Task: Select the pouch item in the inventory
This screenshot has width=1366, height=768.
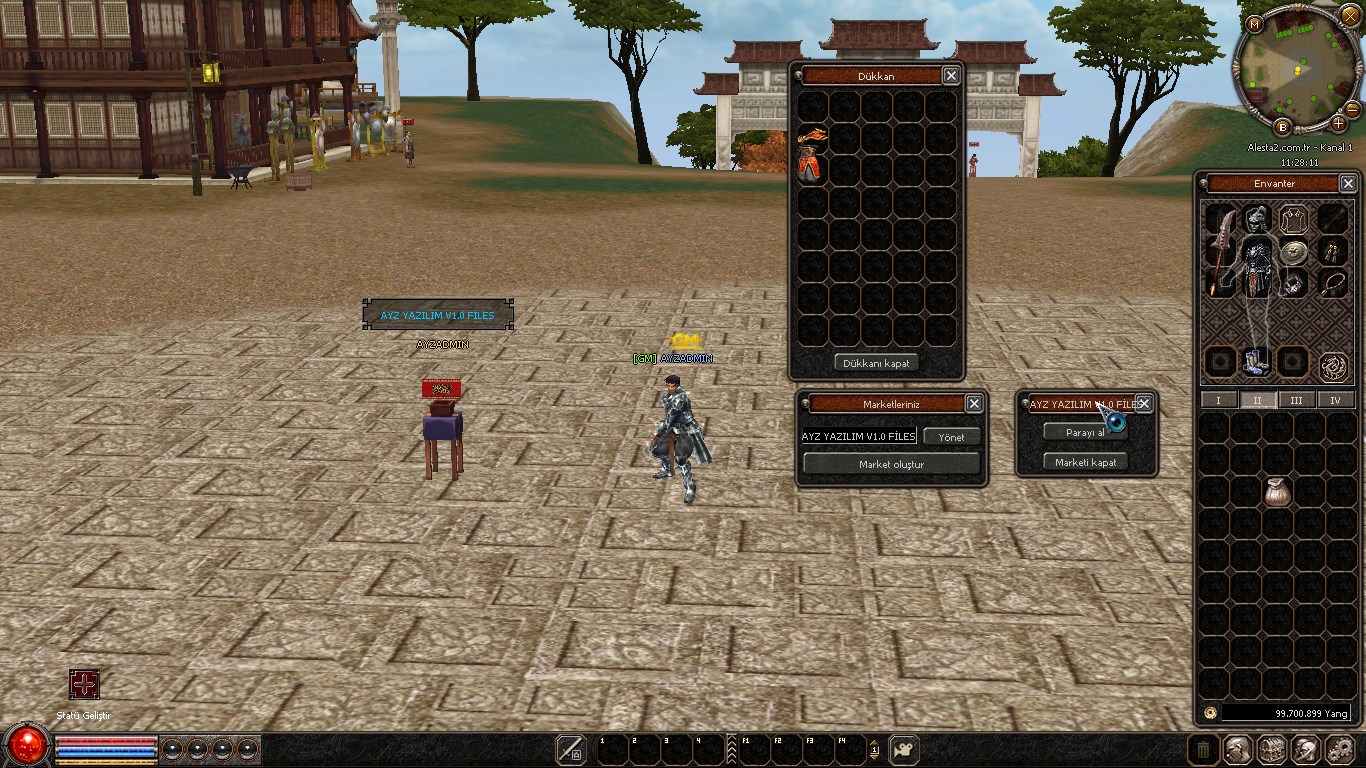Action: coord(1277,491)
